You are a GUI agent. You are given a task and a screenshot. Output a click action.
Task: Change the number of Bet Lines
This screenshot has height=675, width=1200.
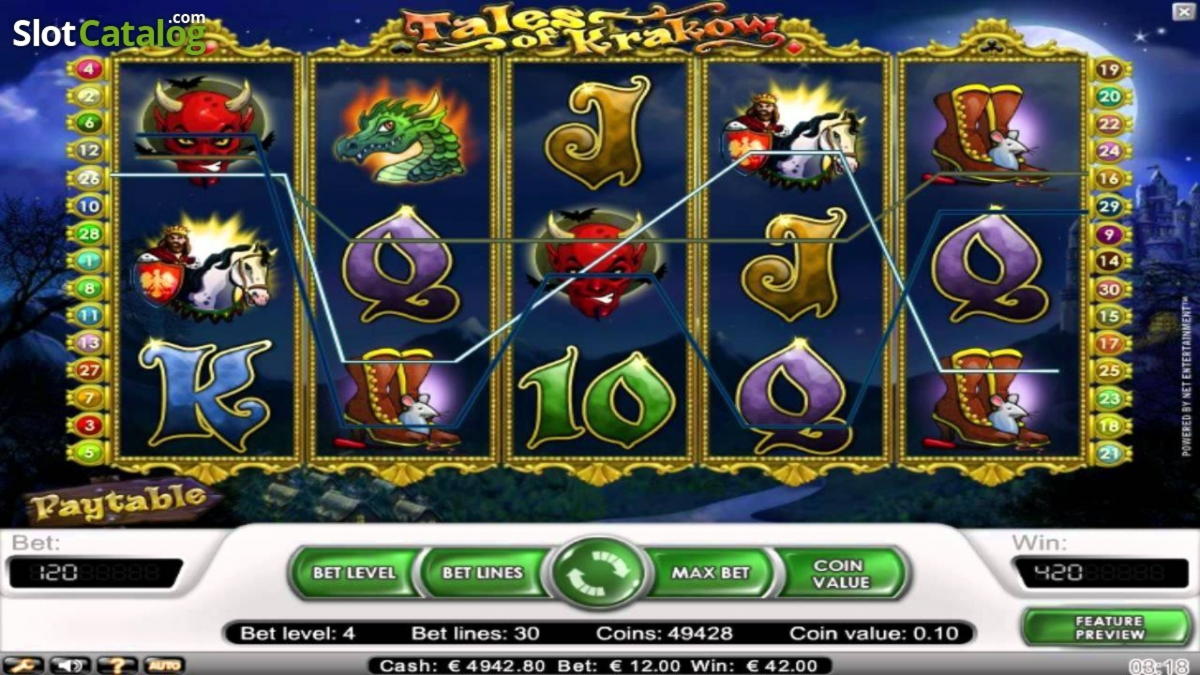pos(483,573)
